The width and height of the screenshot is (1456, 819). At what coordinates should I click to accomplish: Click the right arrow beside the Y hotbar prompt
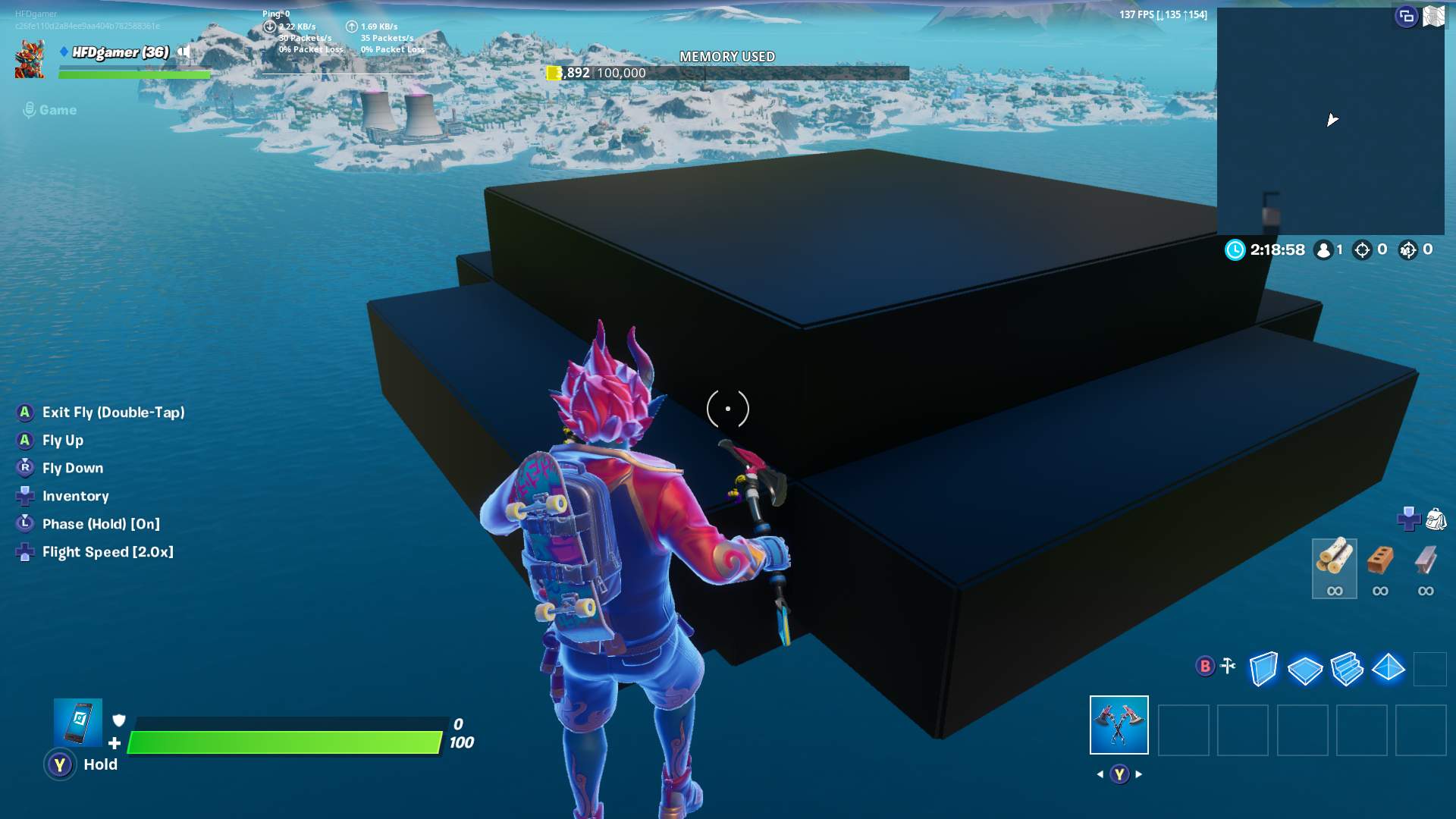[x=1139, y=774]
